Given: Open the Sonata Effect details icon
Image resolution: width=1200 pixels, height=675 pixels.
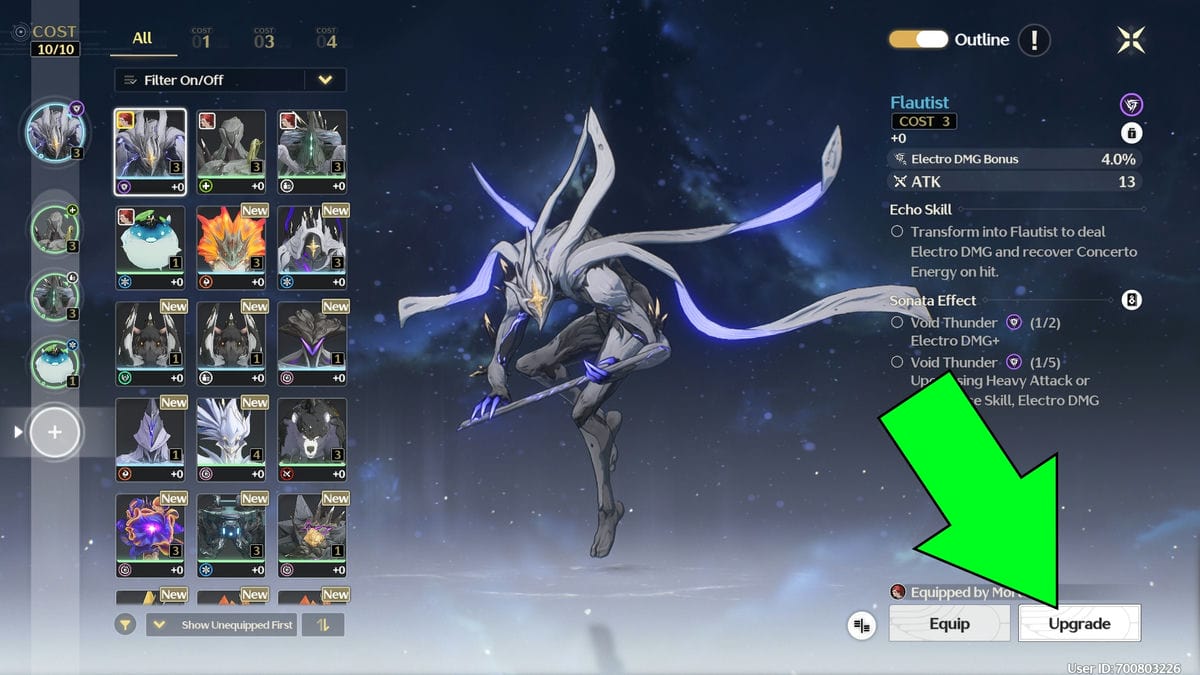Looking at the screenshot, I should pyautogui.click(x=1131, y=300).
